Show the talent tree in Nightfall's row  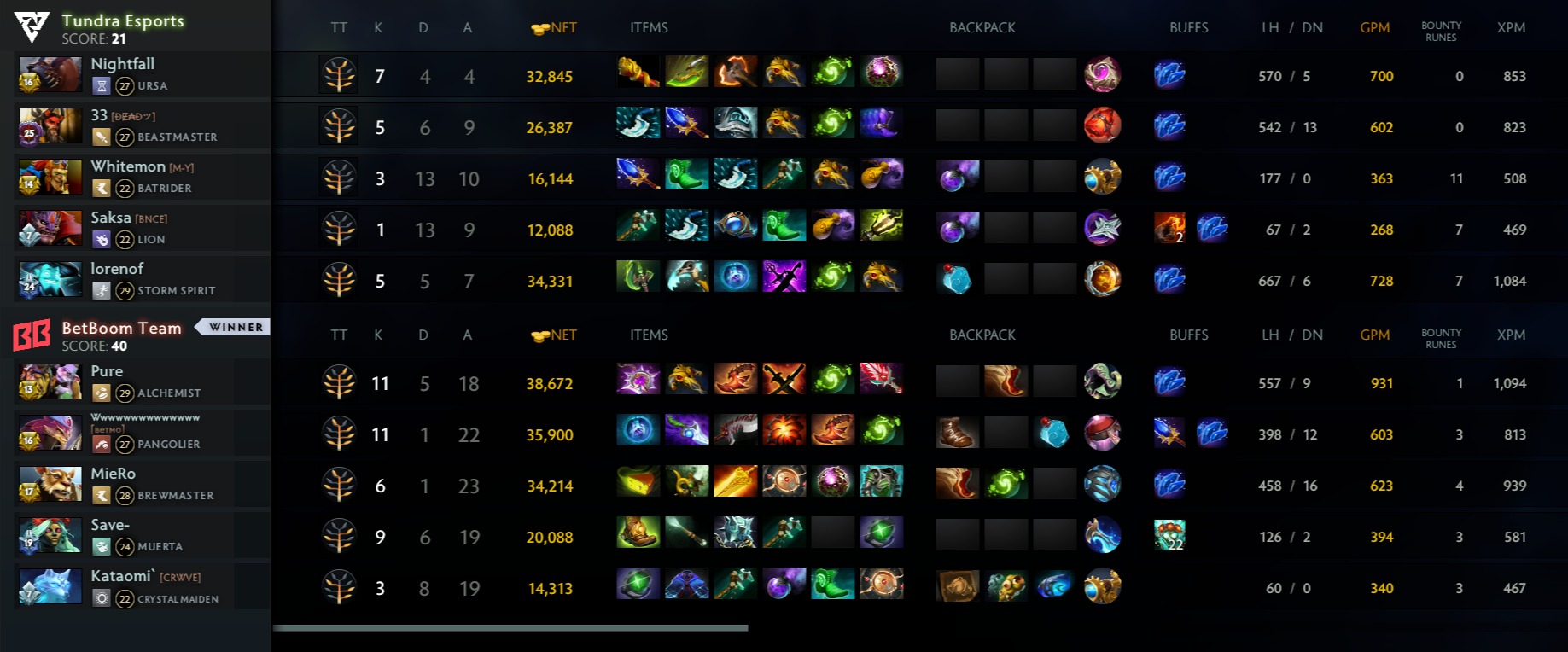point(339,76)
